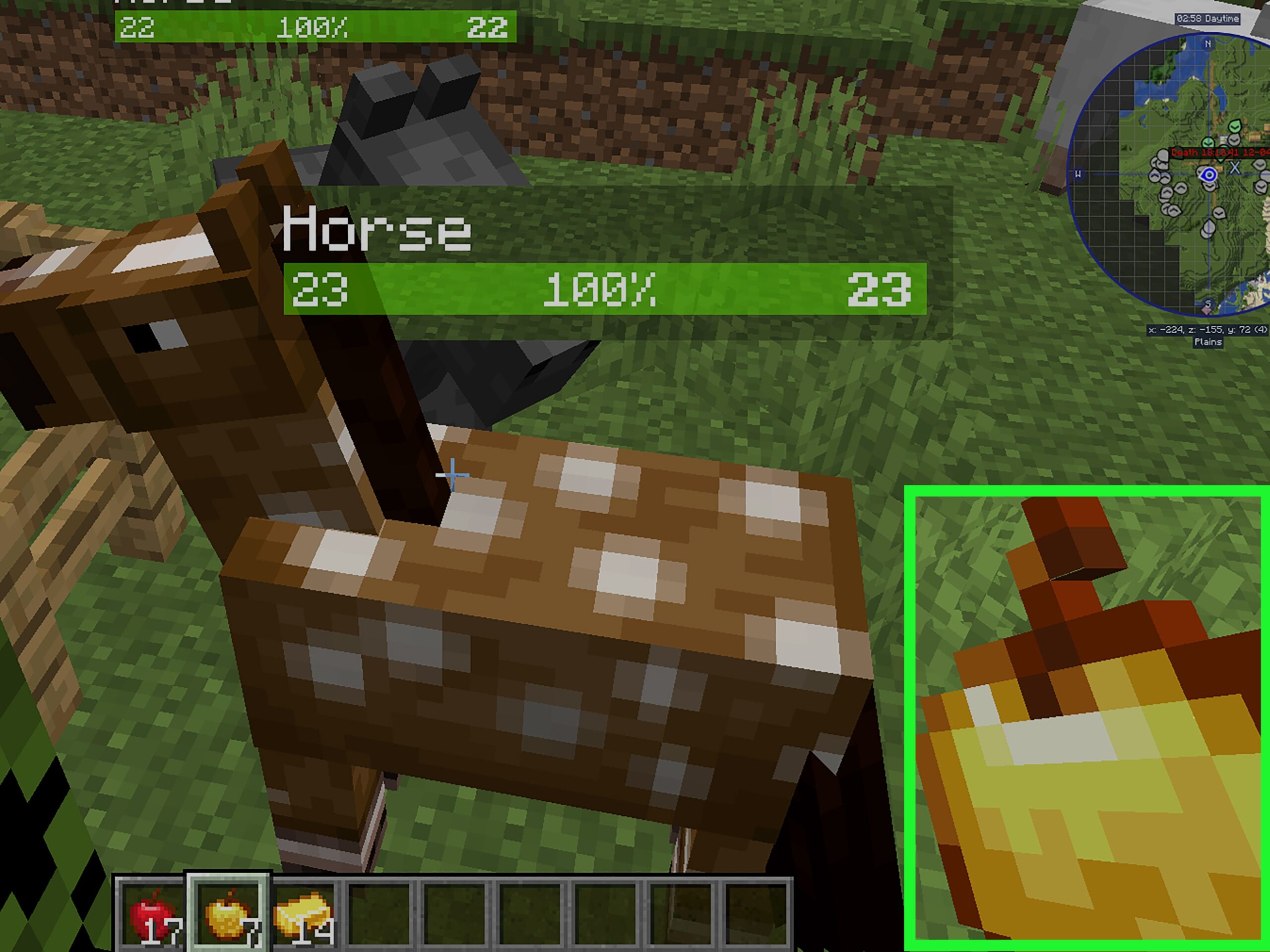
Task: Open the Plains biome label under the minimap
Action: [x=1208, y=342]
